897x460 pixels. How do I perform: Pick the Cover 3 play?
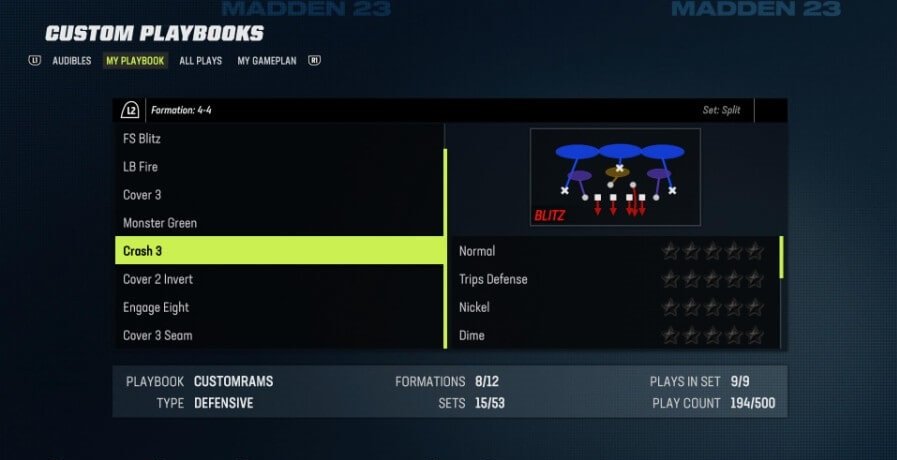pos(279,195)
